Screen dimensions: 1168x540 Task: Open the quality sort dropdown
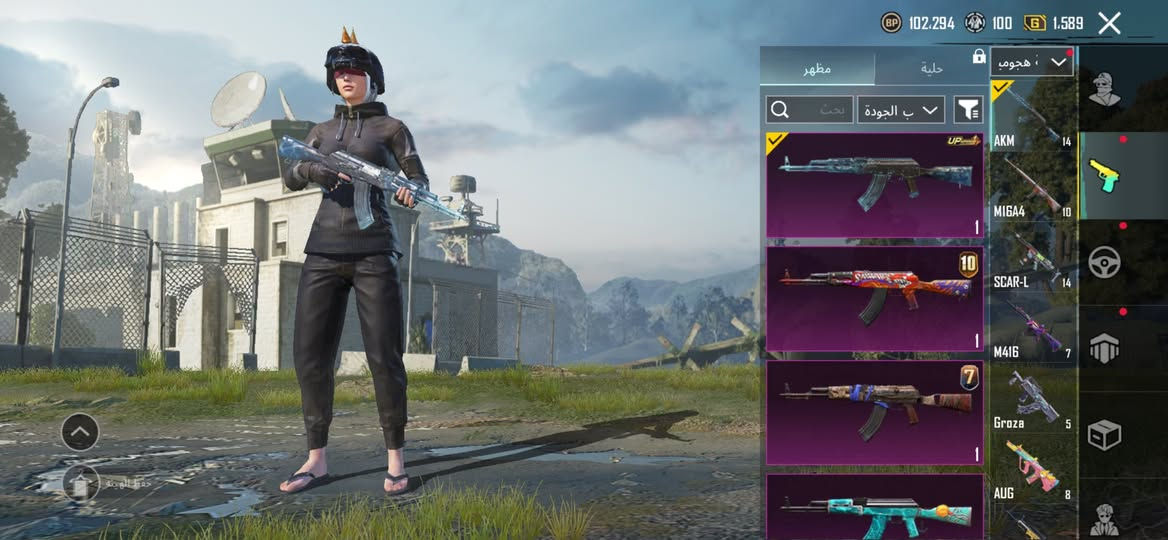[900, 109]
